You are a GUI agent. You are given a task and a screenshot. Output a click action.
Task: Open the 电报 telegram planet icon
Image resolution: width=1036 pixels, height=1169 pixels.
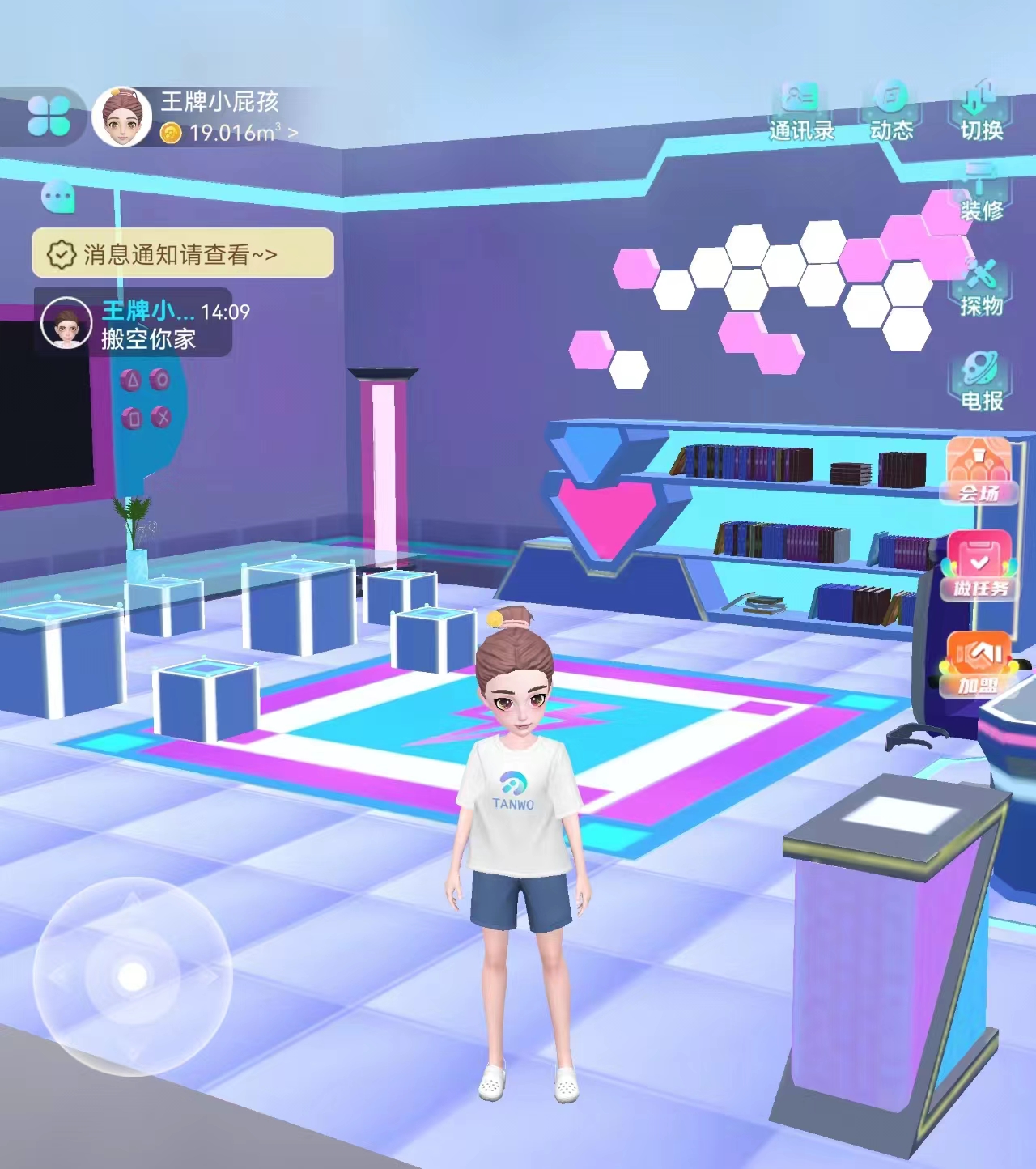coord(981,382)
